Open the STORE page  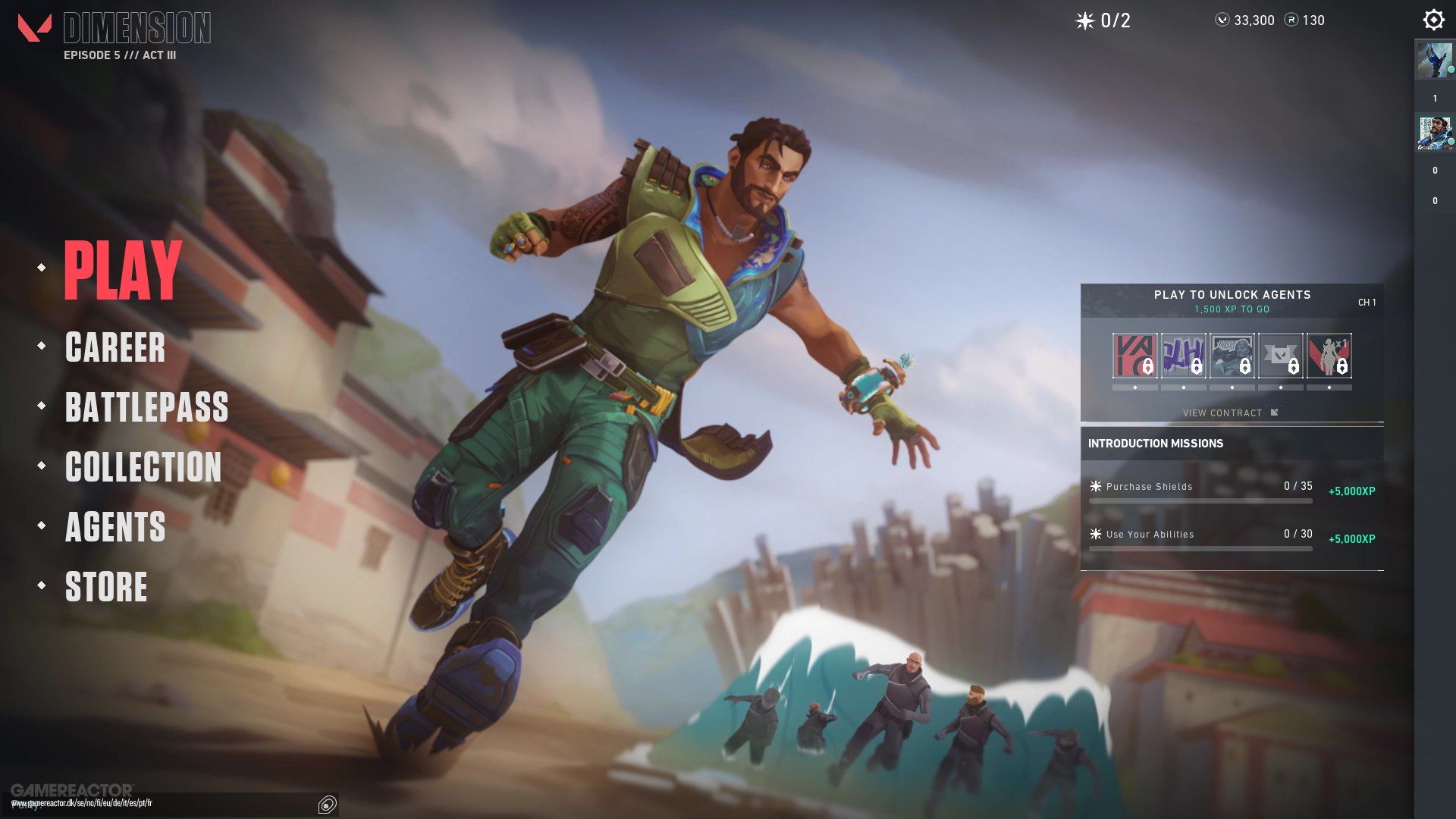pyautogui.click(x=105, y=588)
